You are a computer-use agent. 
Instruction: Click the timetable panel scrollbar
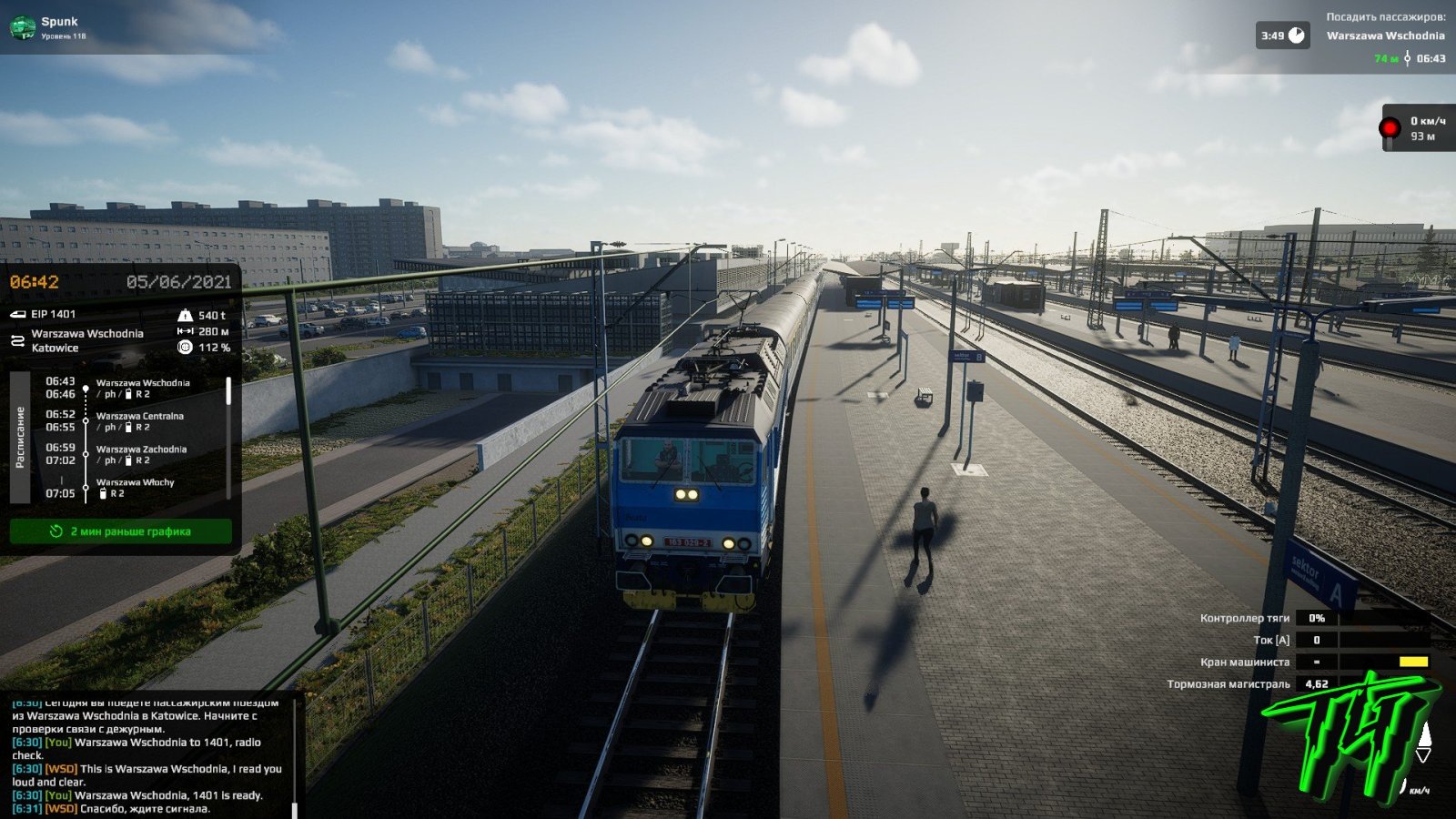228,392
